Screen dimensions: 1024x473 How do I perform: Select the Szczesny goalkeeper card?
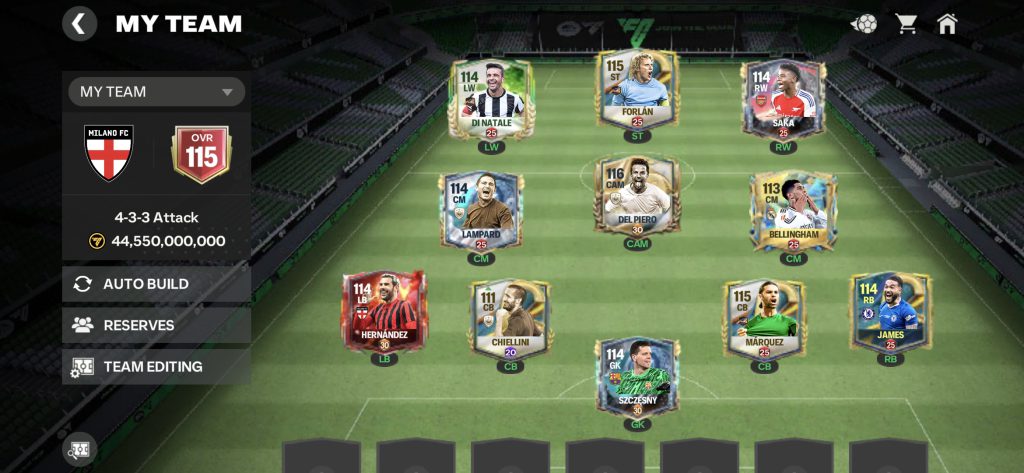click(637, 378)
